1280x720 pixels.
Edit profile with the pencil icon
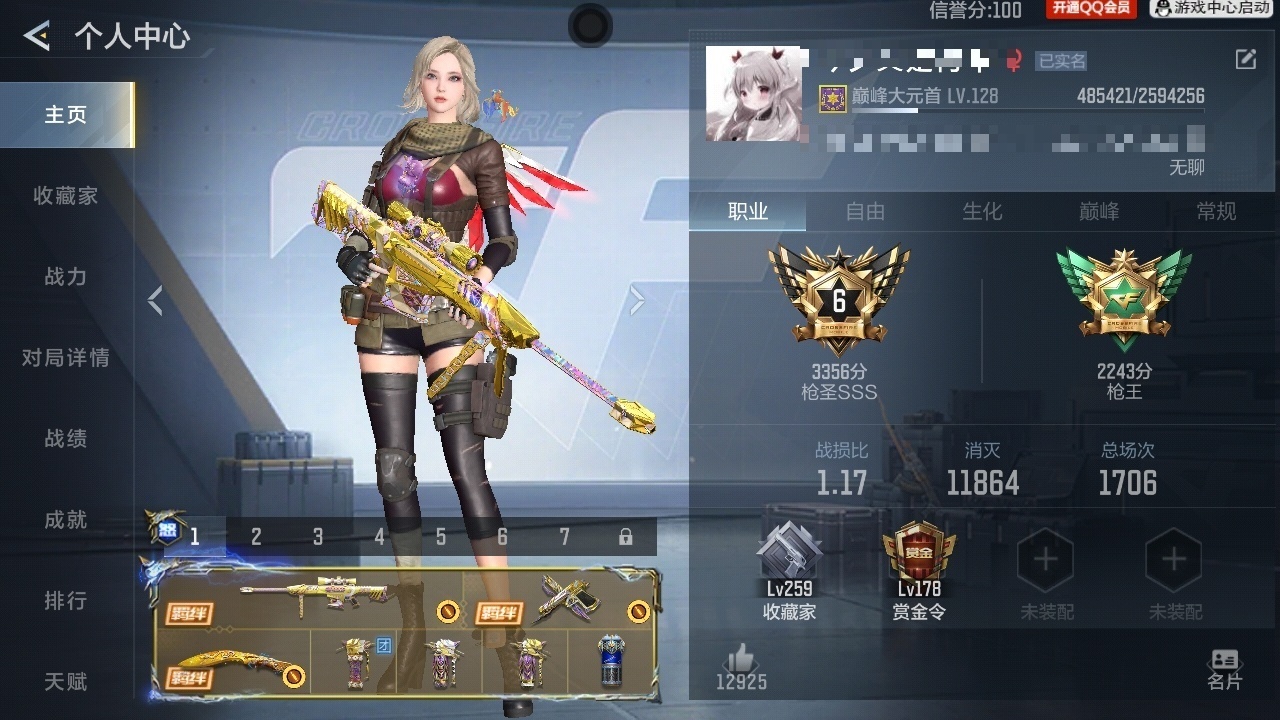(1245, 60)
